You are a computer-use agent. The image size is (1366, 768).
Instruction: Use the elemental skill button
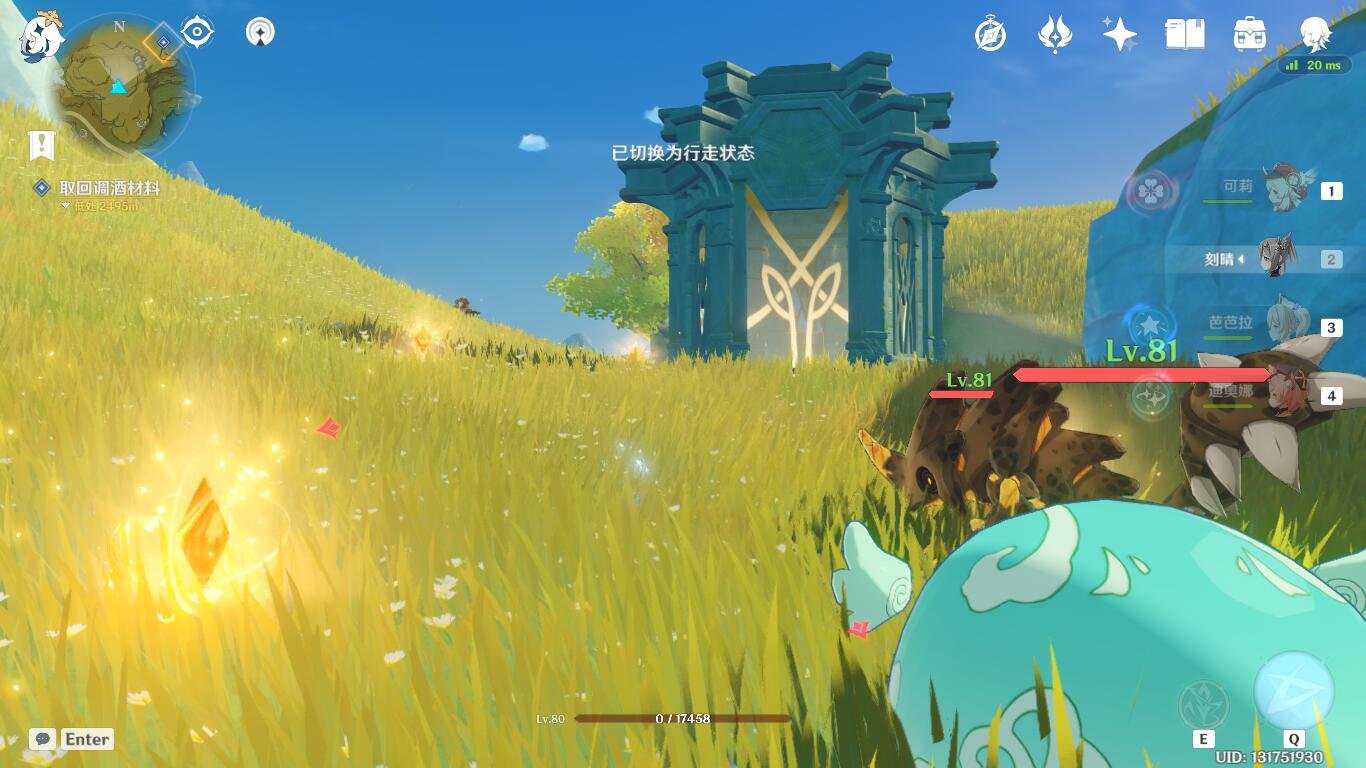tap(1203, 704)
